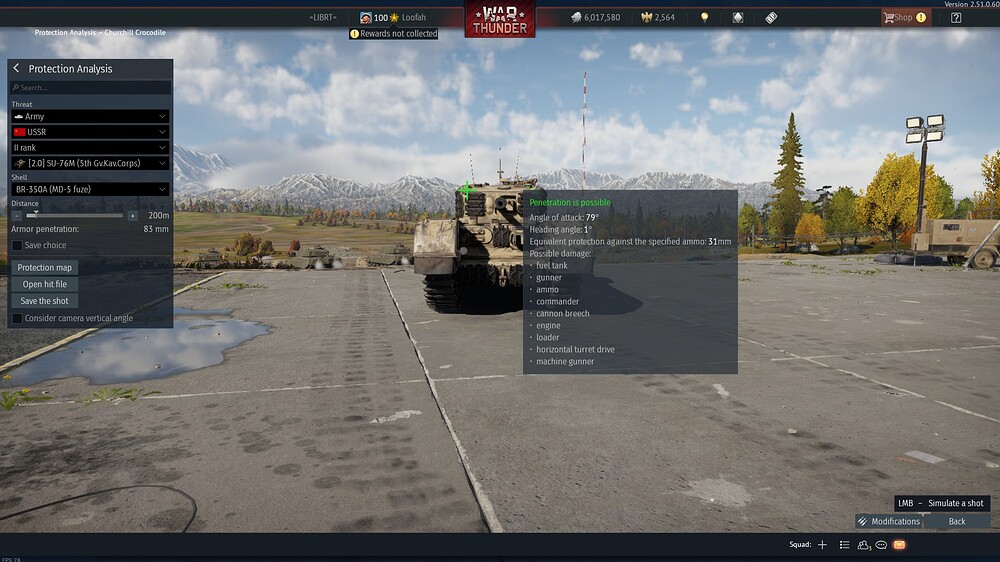Open the Protection map
Image resolution: width=1000 pixels, height=562 pixels.
click(x=46, y=268)
